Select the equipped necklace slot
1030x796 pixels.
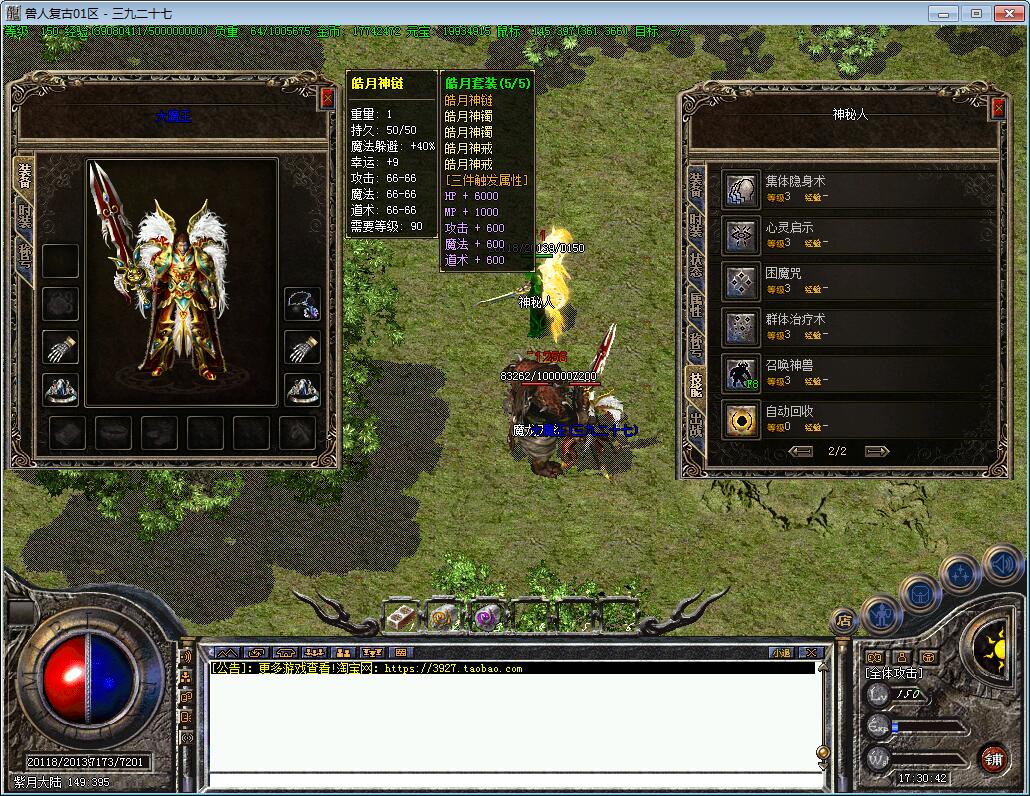[302, 304]
